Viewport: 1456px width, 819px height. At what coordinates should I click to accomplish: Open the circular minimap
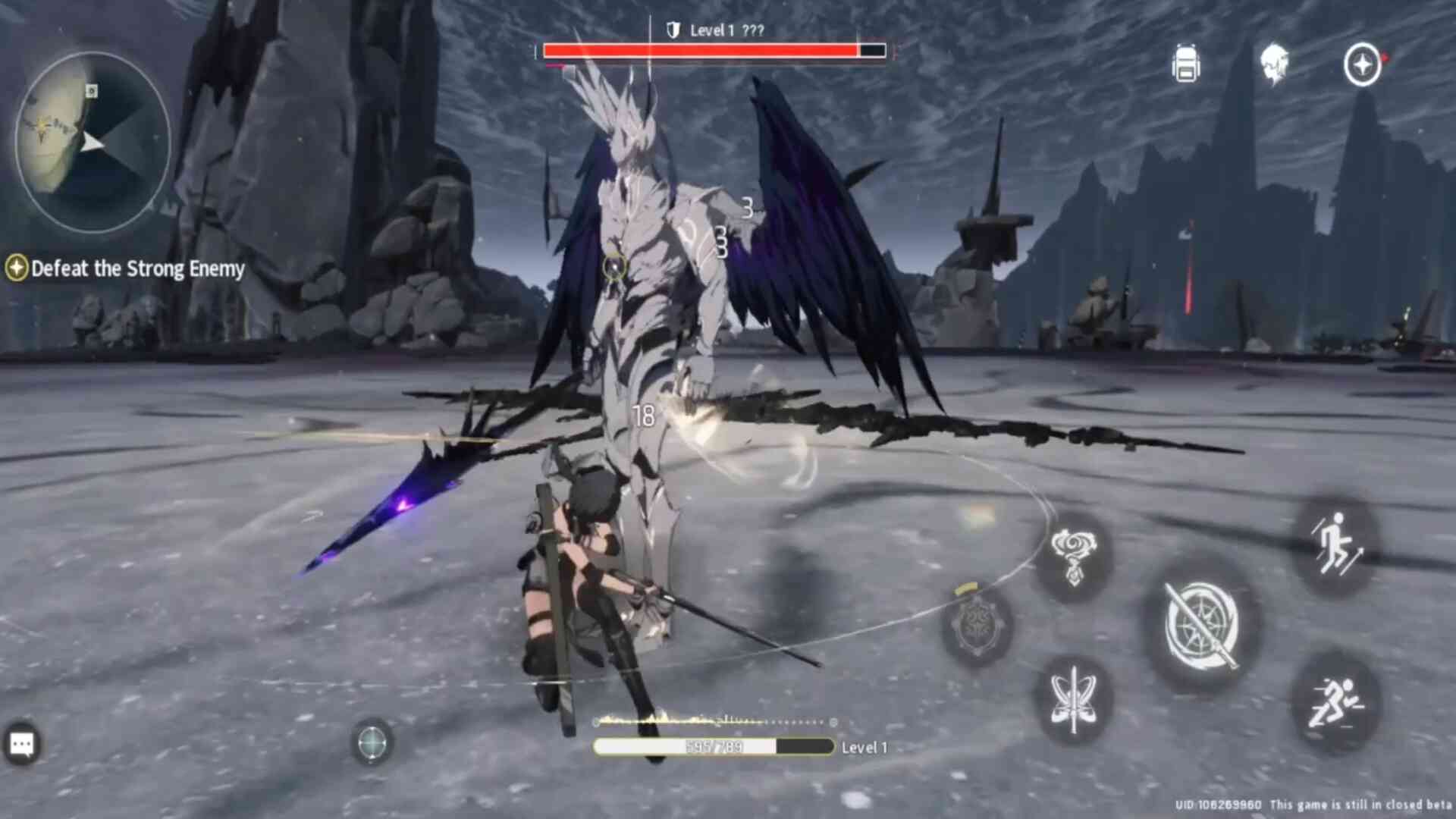pos(93,142)
